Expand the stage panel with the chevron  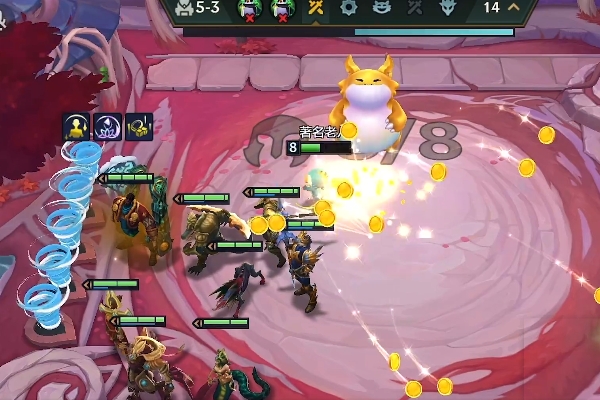click(515, 8)
